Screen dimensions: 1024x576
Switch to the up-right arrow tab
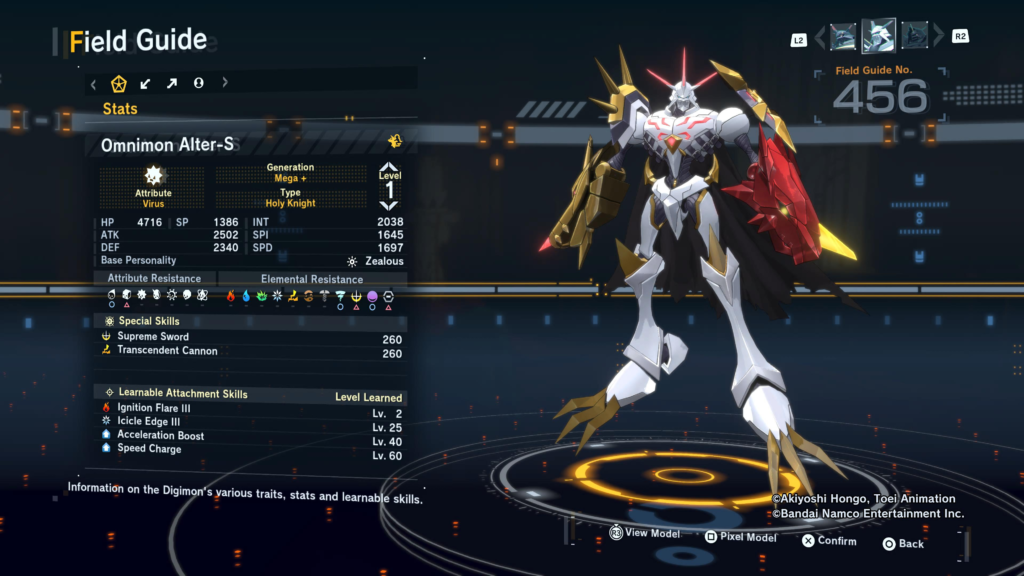pos(171,83)
